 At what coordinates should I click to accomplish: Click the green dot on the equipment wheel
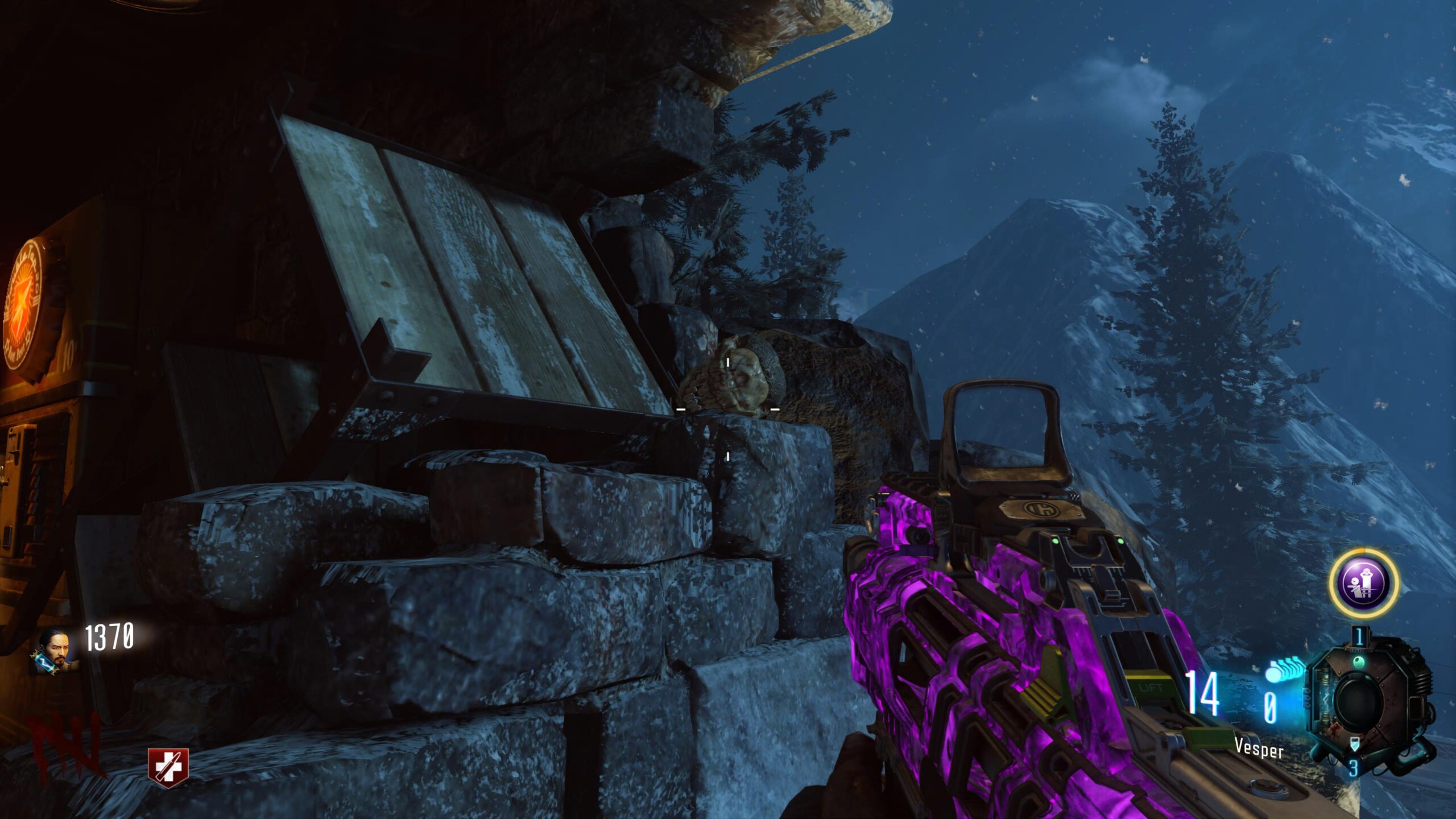point(1359,662)
